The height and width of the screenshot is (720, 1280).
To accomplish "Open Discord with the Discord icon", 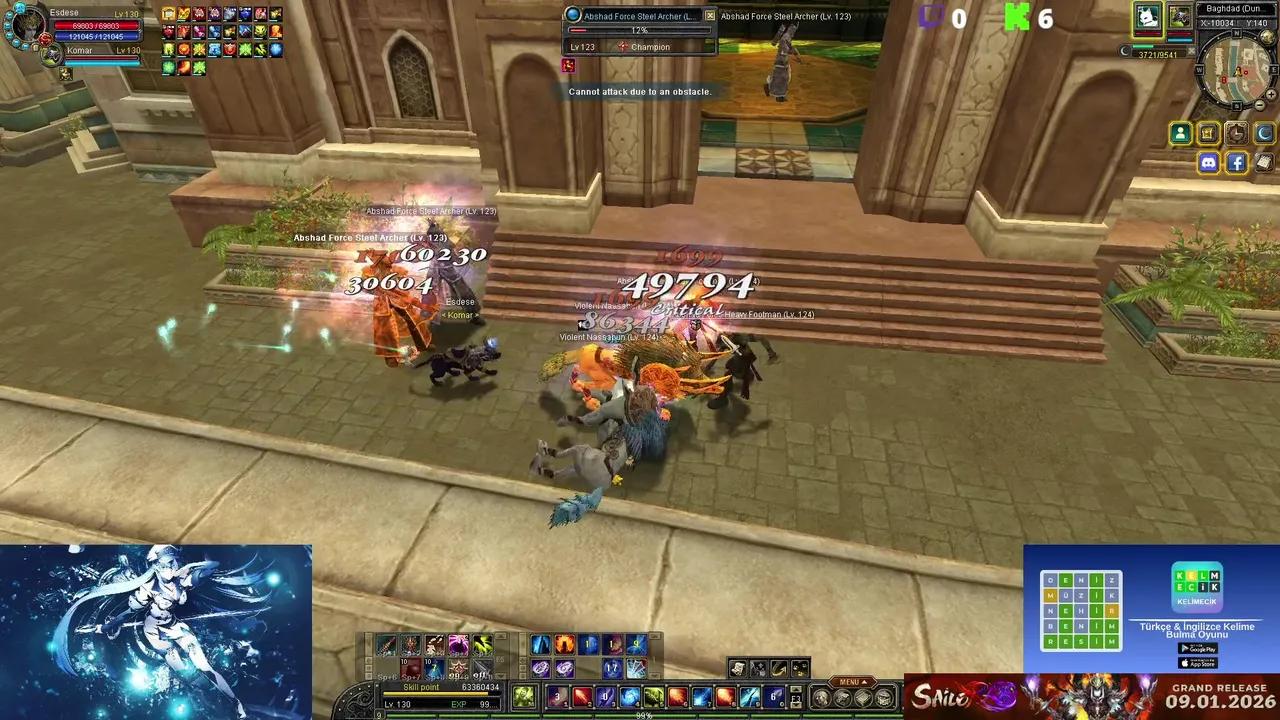I will (1210, 162).
